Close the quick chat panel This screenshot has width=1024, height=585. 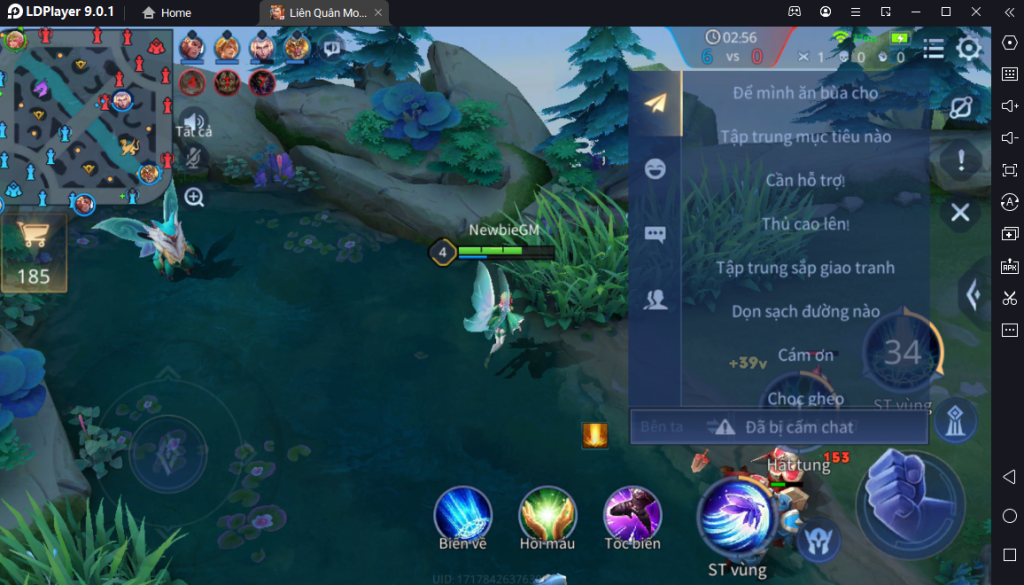pyautogui.click(x=960, y=212)
